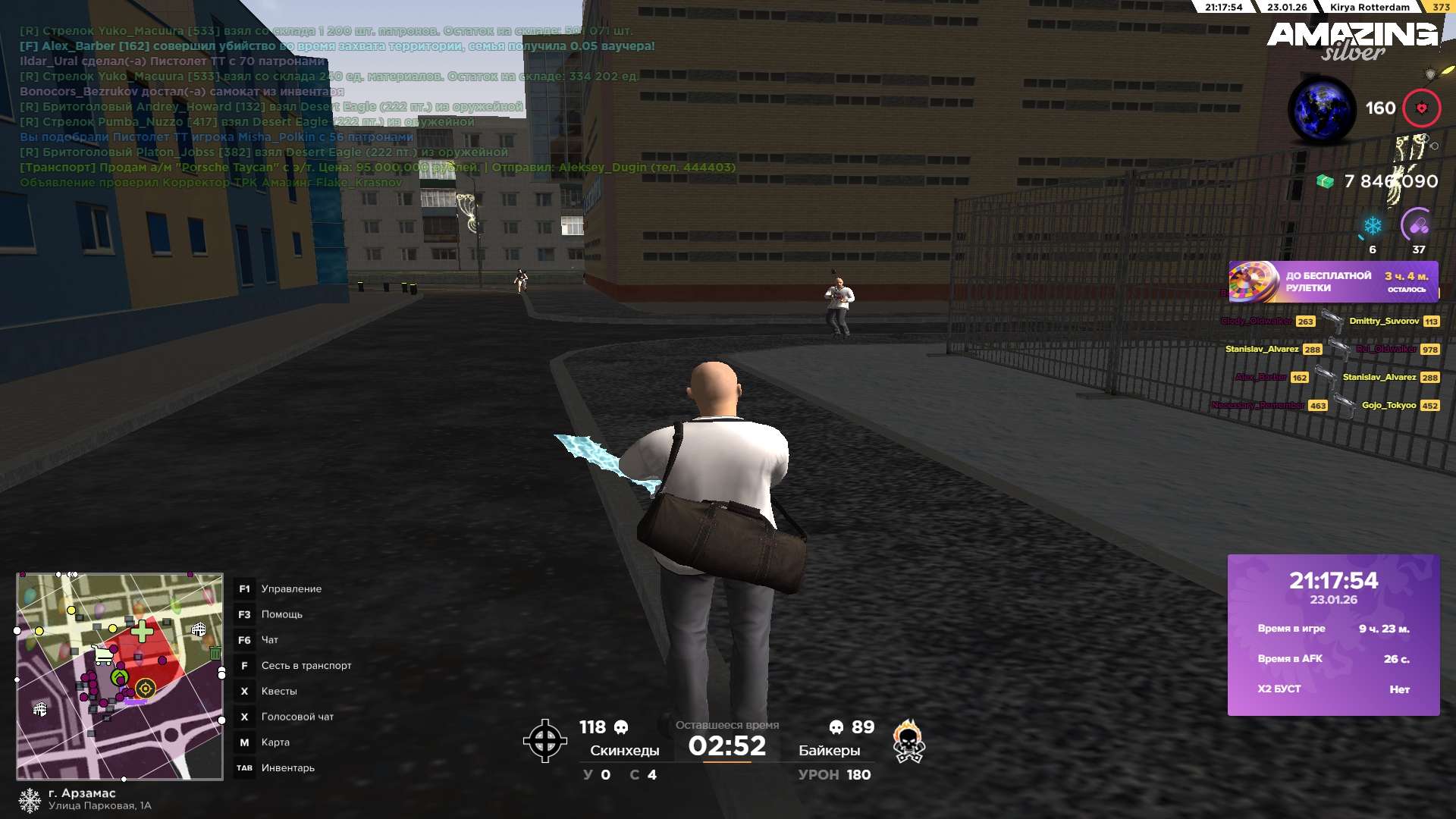Click the red heart health icon
Image resolution: width=1456 pixels, height=819 pixels.
pyautogui.click(x=1421, y=108)
